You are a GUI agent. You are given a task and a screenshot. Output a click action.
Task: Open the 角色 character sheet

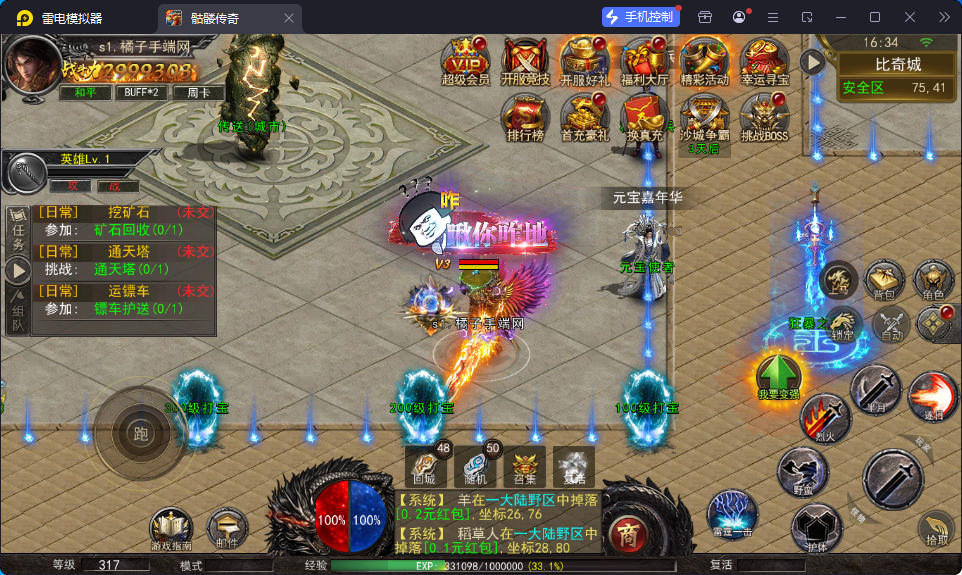[934, 280]
